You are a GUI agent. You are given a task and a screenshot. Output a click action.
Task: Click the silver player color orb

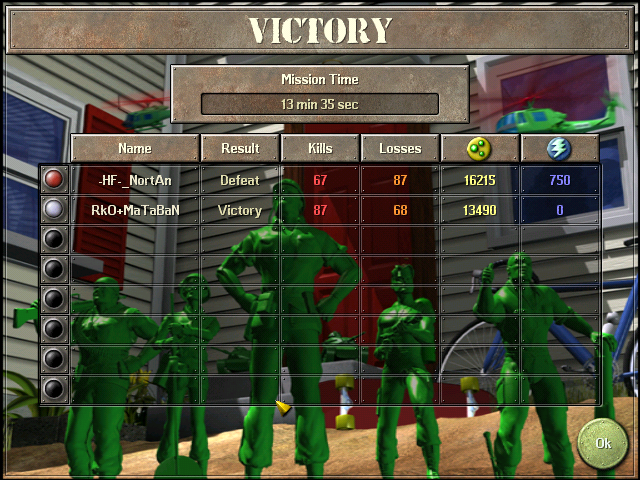(x=54, y=210)
